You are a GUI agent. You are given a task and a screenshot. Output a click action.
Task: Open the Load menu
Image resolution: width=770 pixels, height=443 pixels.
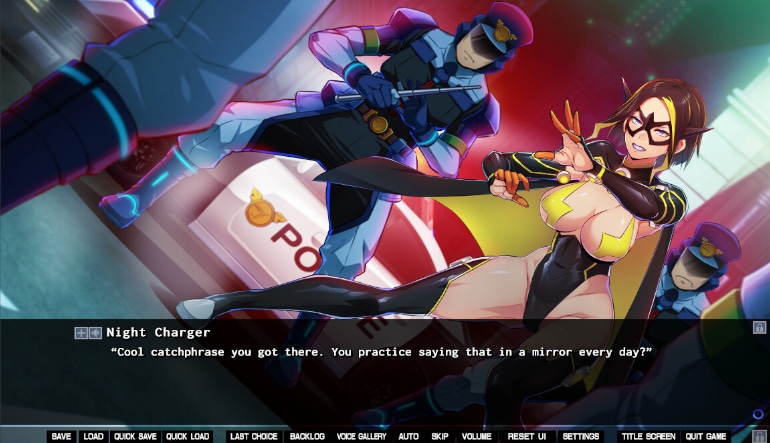pyautogui.click(x=93, y=436)
